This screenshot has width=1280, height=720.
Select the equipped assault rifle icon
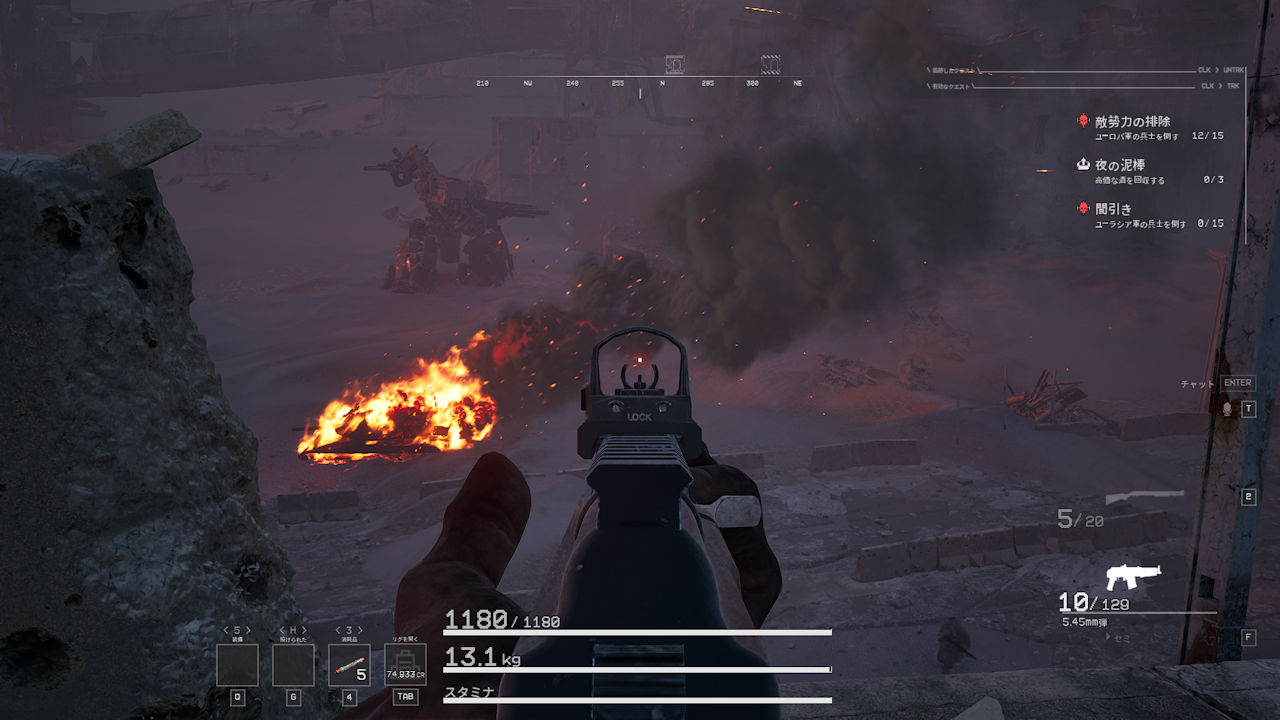click(1133, 577)
